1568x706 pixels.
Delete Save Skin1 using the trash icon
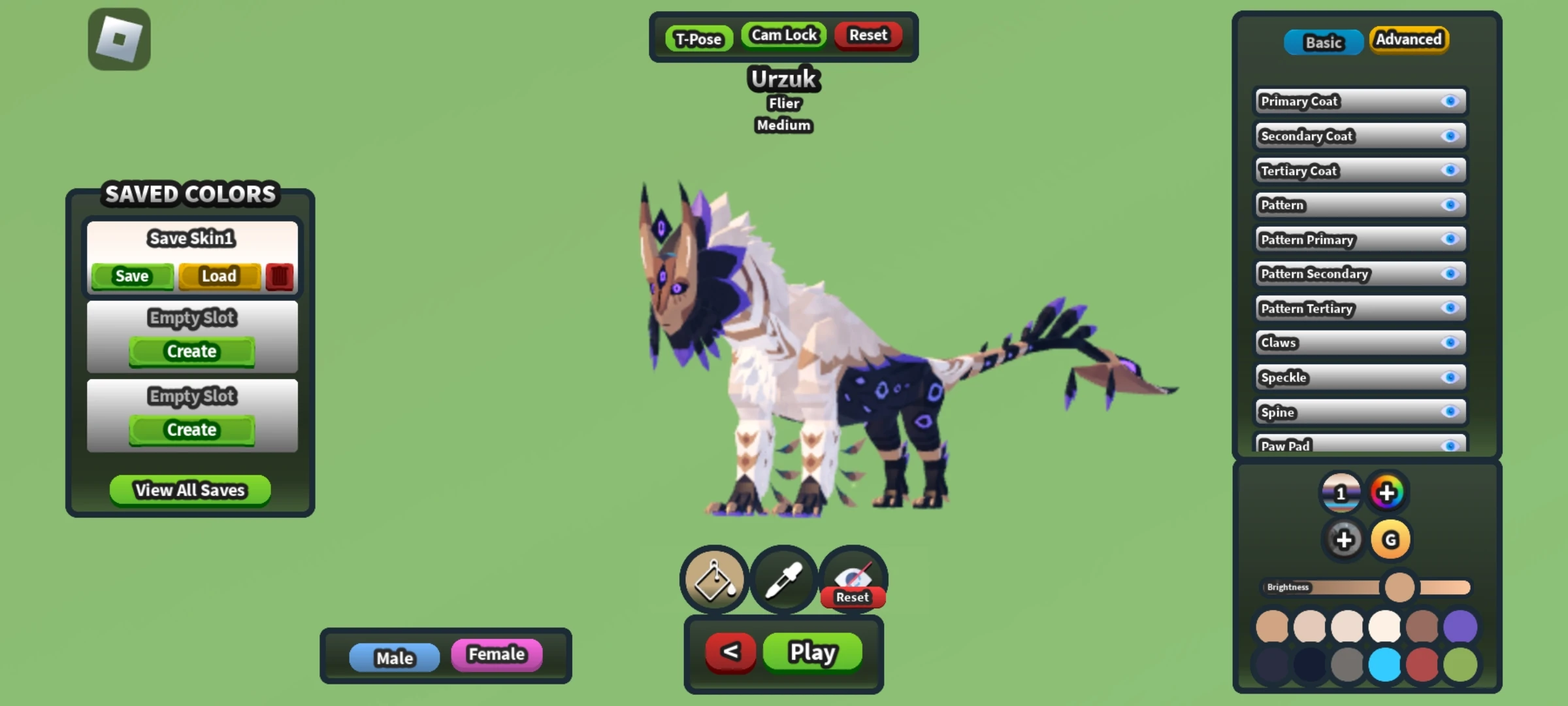pos(279,276)
